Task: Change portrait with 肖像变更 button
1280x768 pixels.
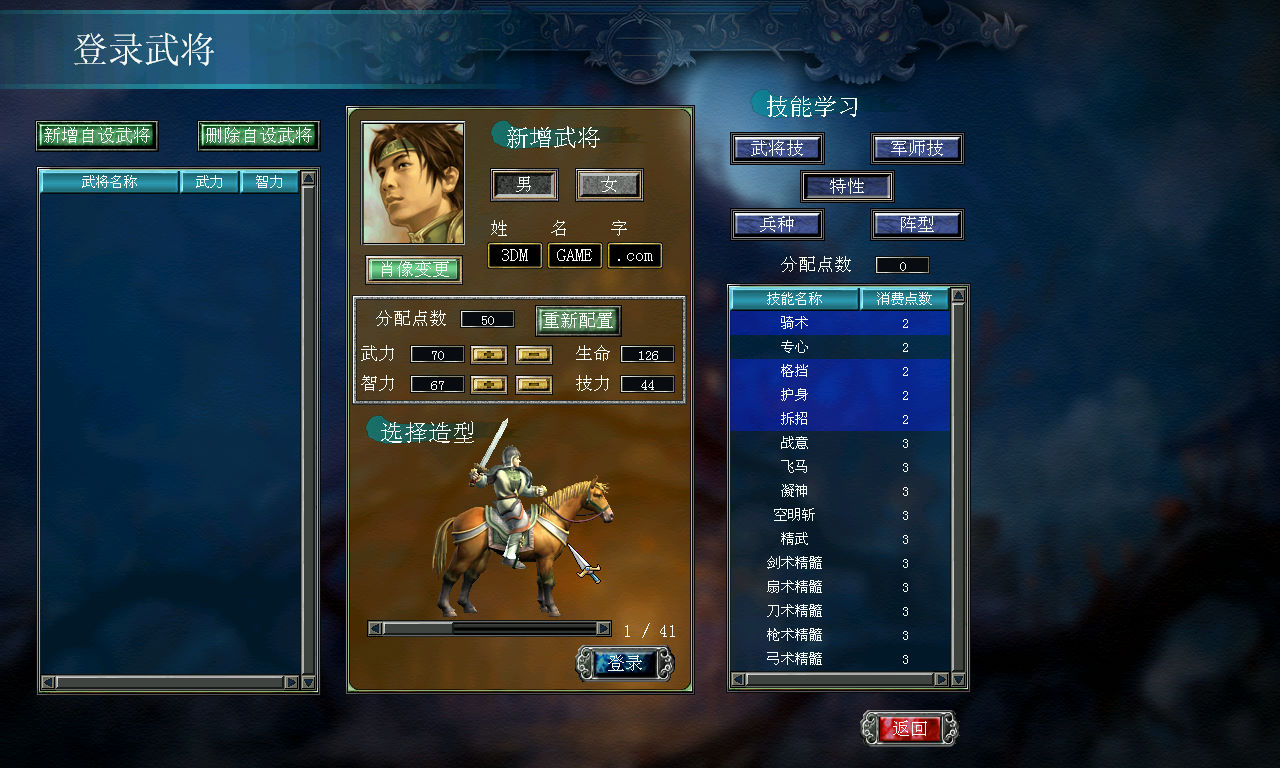Action: point(414,269)
